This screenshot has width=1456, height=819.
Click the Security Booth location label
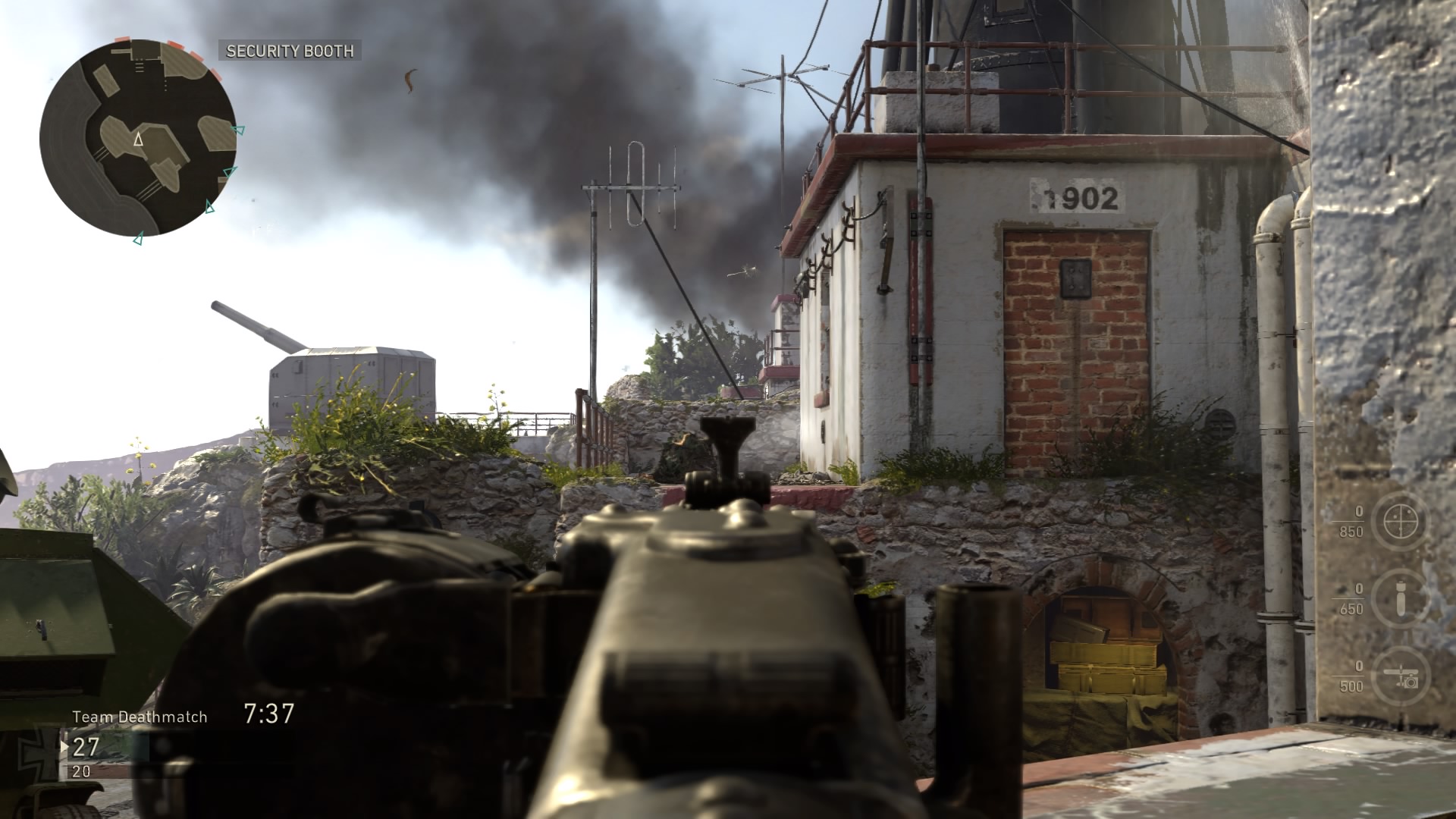pos(290,51)
